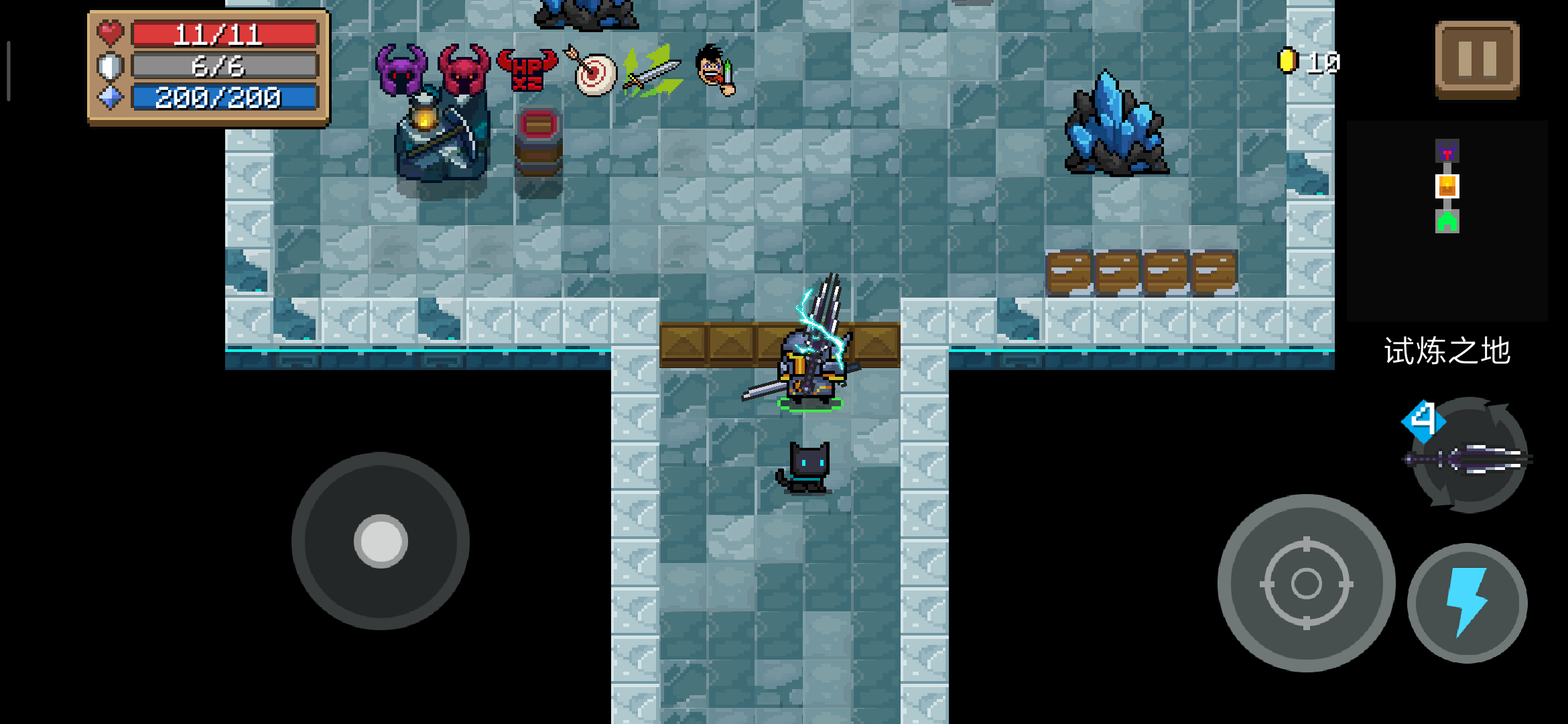Viewport: 1568px width, 724px height.
Task: Tap the crosshair attack button
Action: click(1306, 583)
